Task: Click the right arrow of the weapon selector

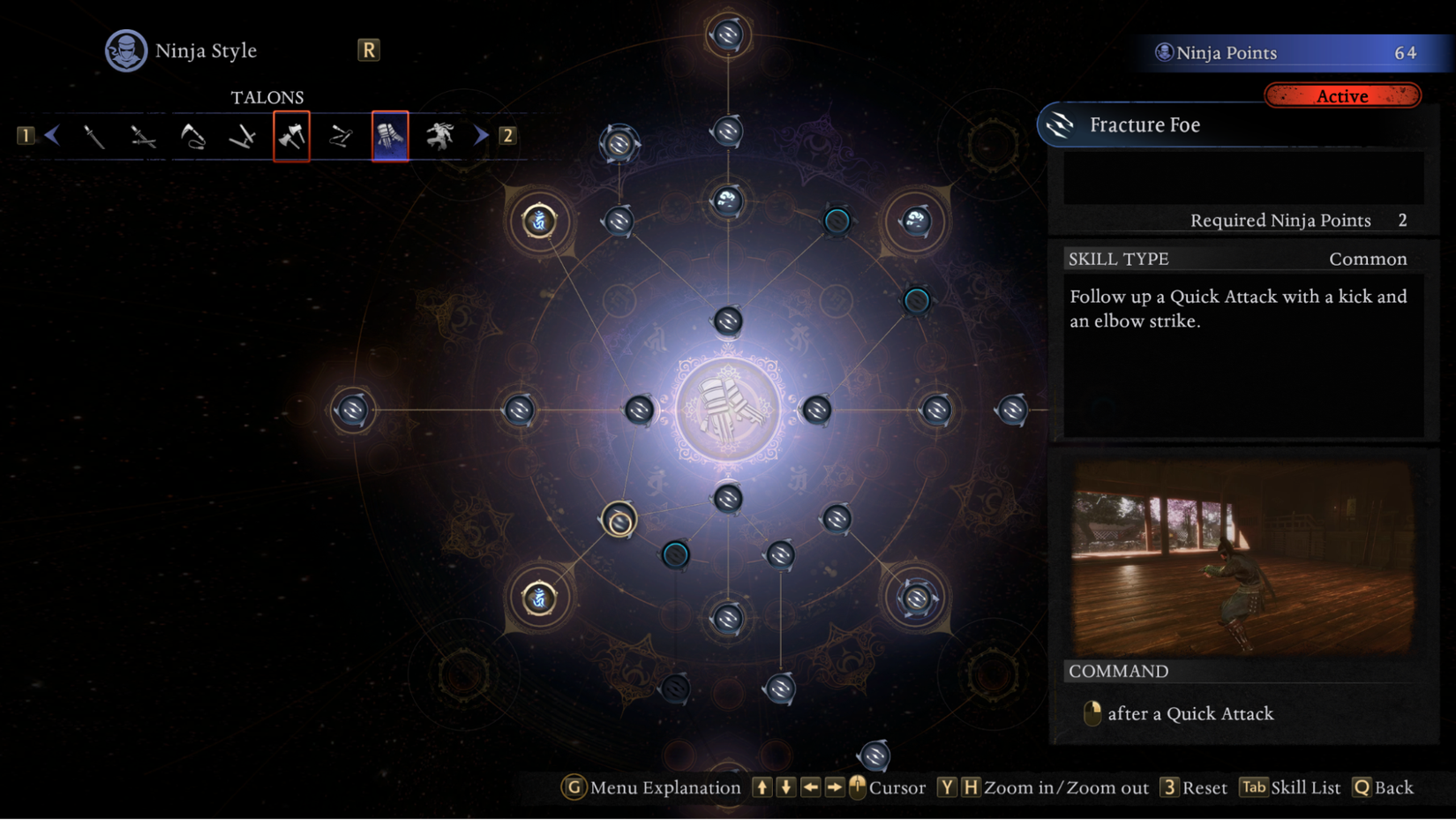Action: pyautogui.click(x=481, y=135)
